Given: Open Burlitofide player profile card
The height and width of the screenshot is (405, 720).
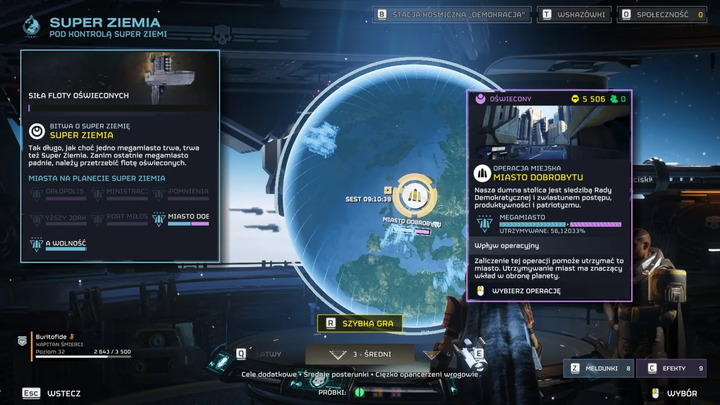Looking at the screenshot, I should coord(78,342).
